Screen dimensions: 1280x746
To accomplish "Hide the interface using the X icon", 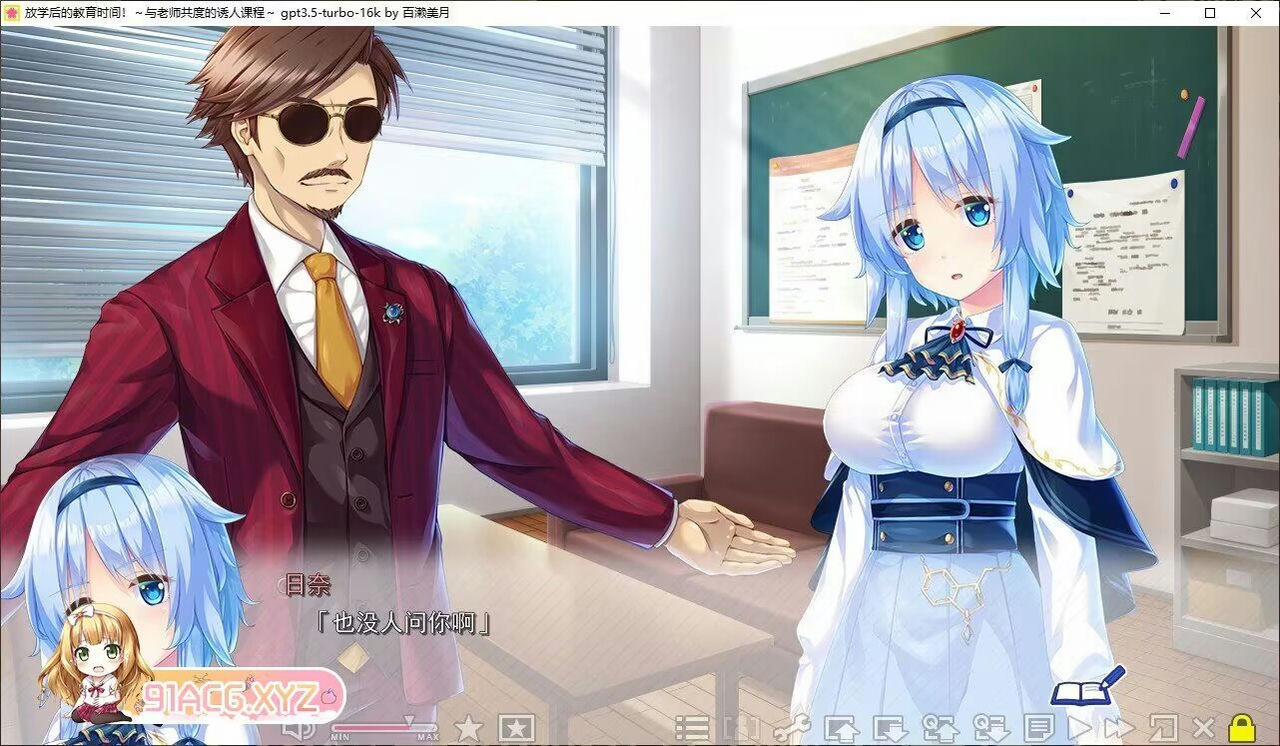I will 1202,727.
